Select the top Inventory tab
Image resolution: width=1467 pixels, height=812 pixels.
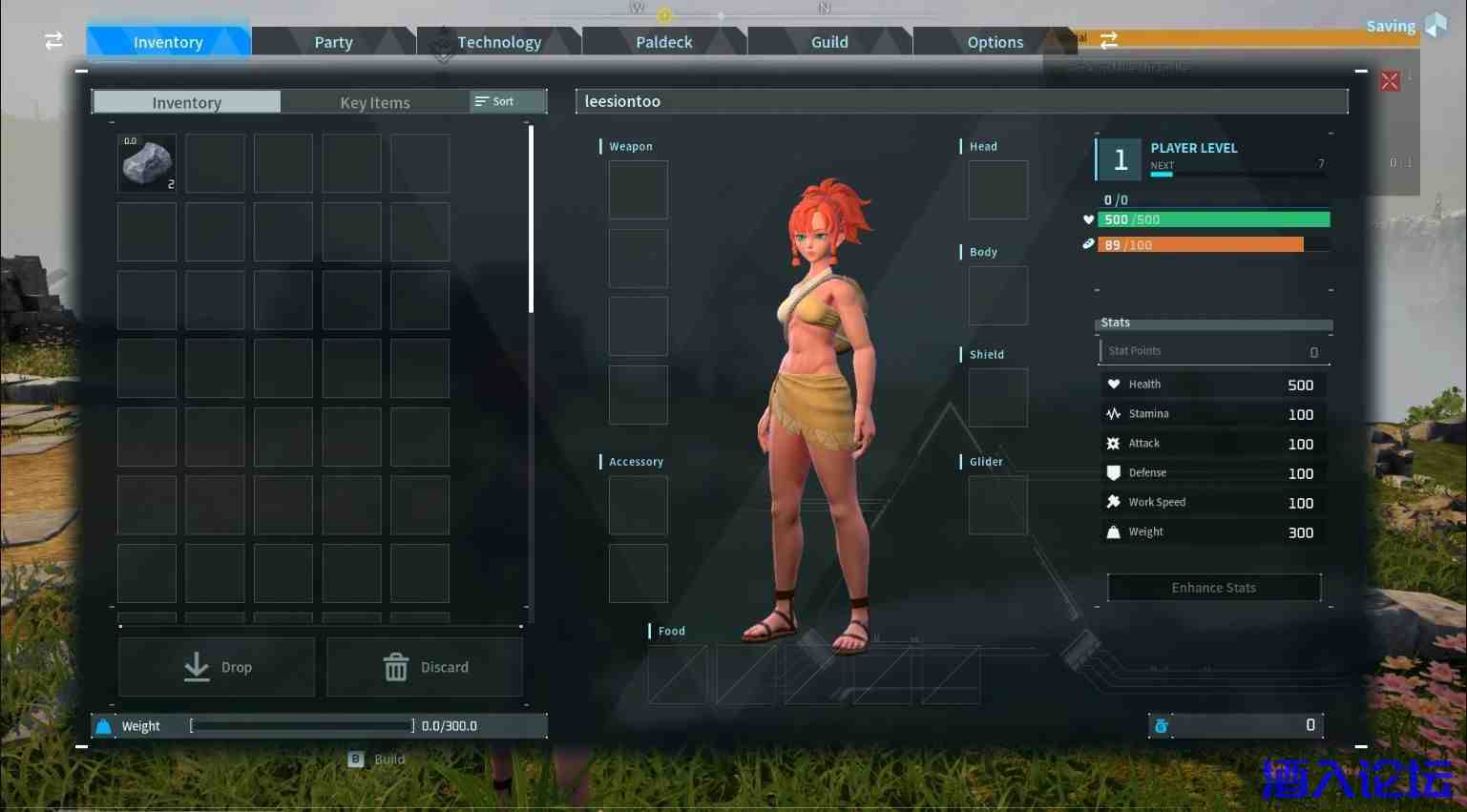click(x=168, y=42)
